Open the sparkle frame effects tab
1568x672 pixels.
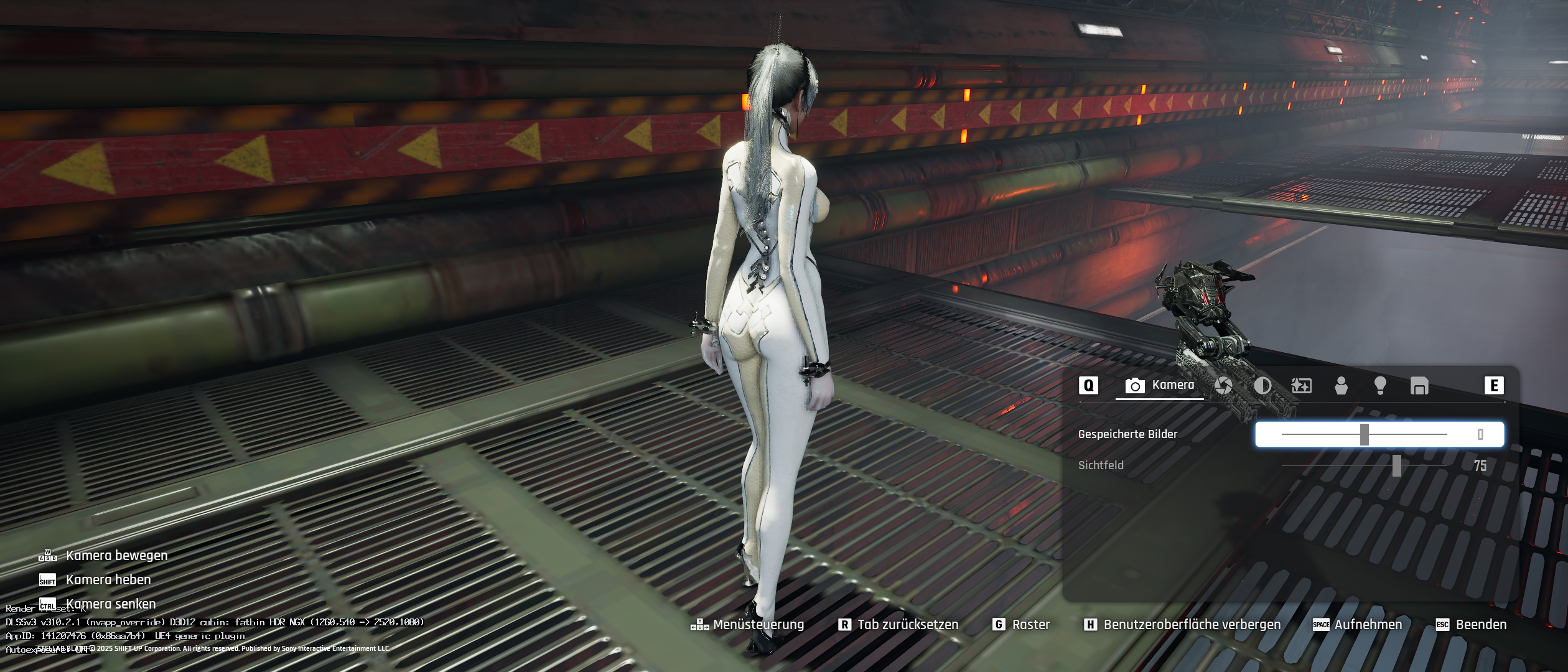click(1302, 386)
